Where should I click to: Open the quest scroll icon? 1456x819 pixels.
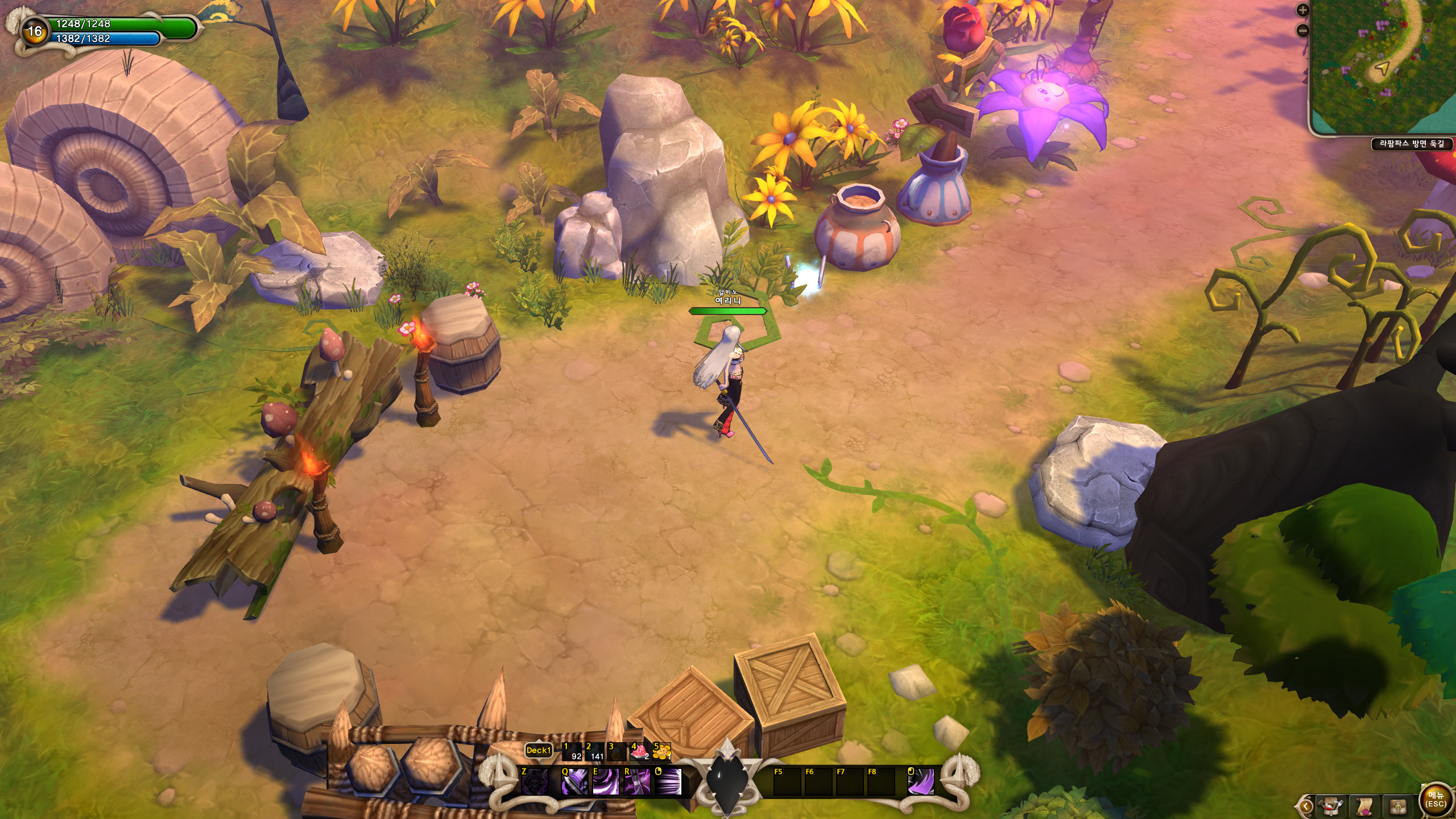coord(1365,805)
